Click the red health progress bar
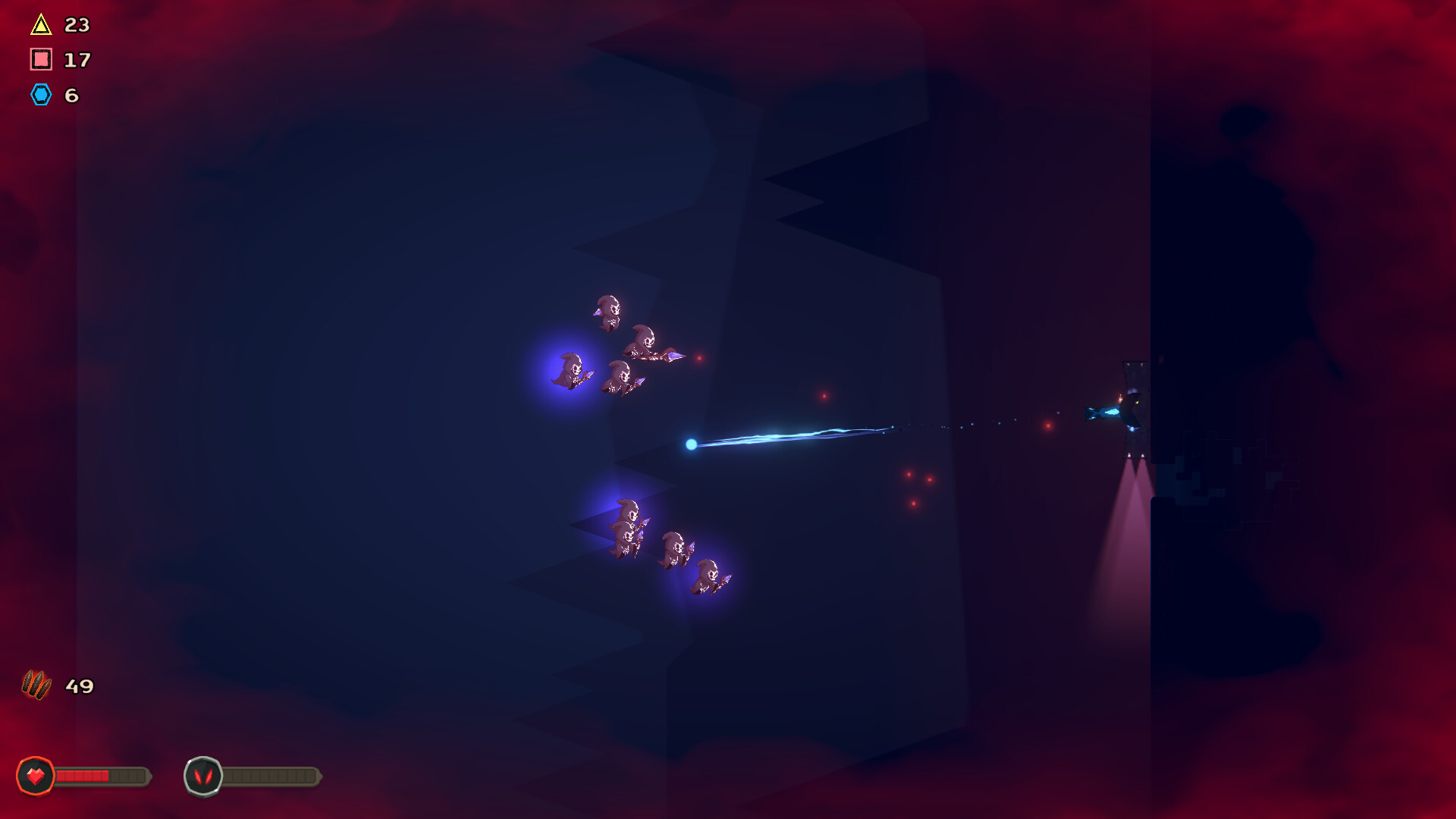Image resolution: width=1456 pixels, height=819 pixels. pos(83,776)
